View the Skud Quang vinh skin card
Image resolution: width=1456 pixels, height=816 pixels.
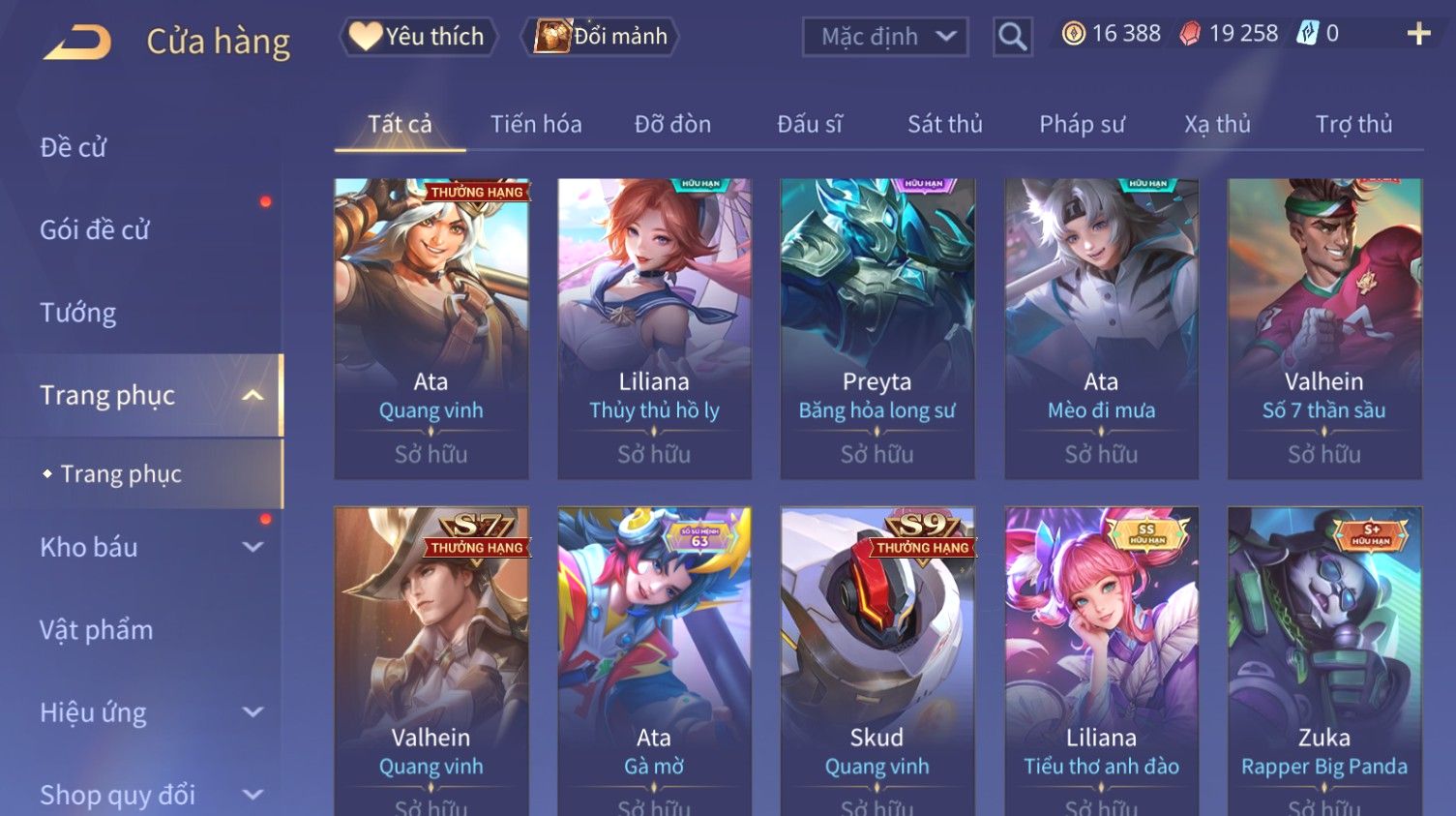877,658
